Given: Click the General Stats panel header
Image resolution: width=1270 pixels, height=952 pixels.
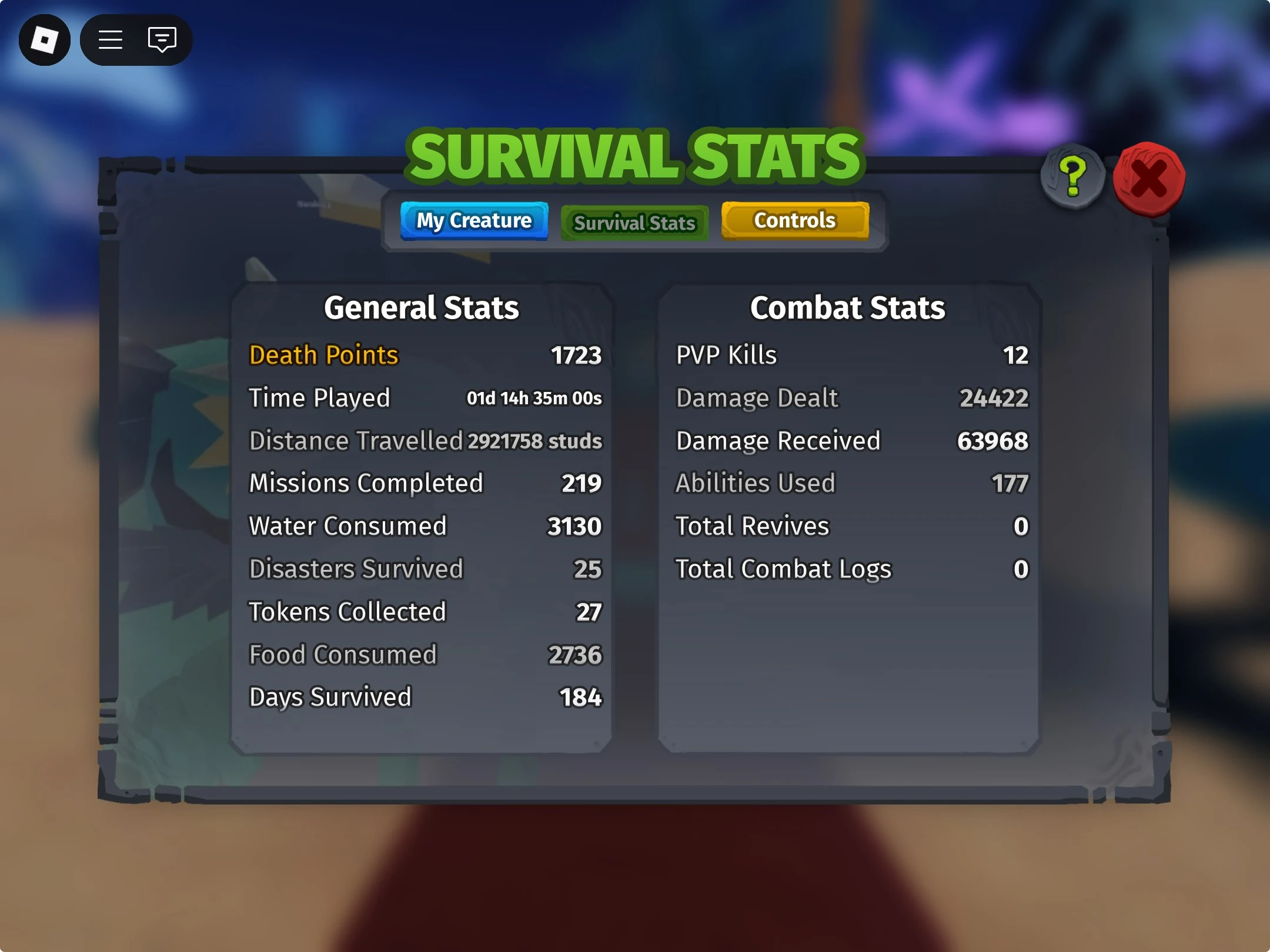Looking at the screenshot, I should [421, 307].
